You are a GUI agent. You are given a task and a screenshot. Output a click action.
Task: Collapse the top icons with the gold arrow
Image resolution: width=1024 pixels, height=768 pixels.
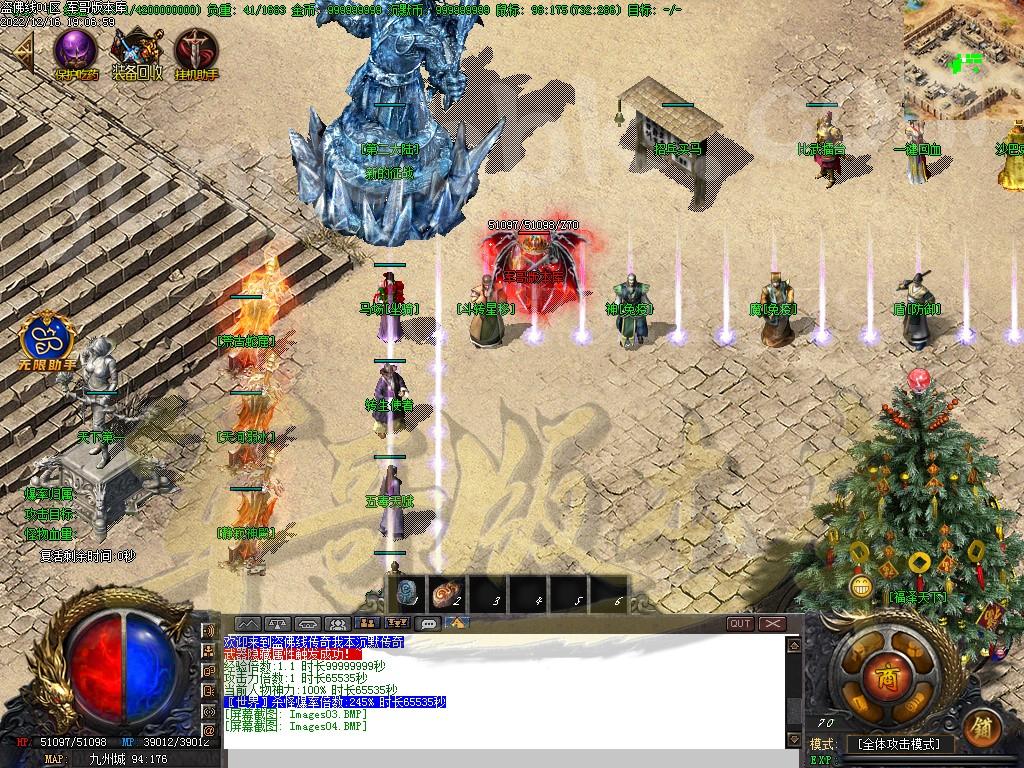[22, 52]
